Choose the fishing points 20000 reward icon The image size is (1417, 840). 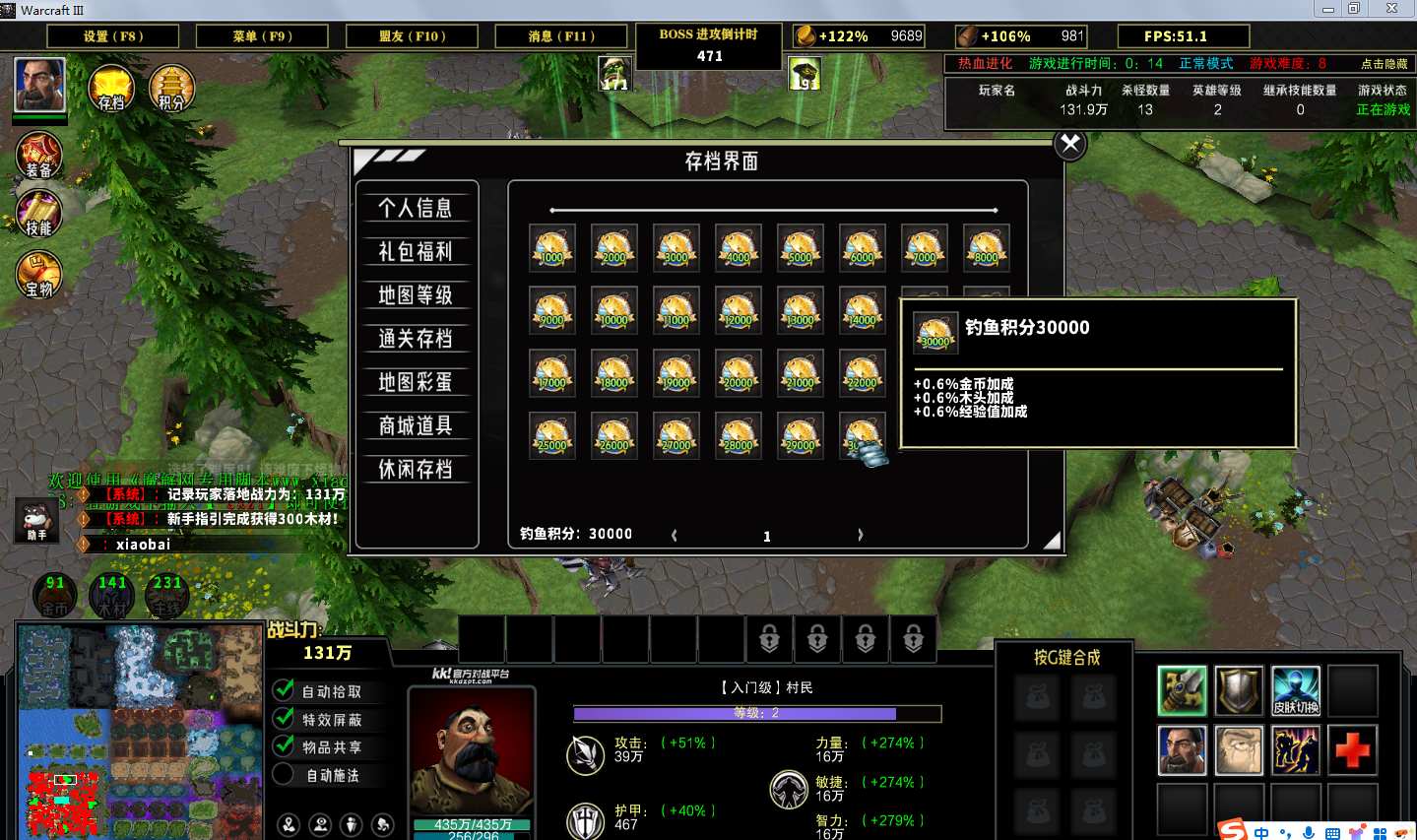(738, 373)
